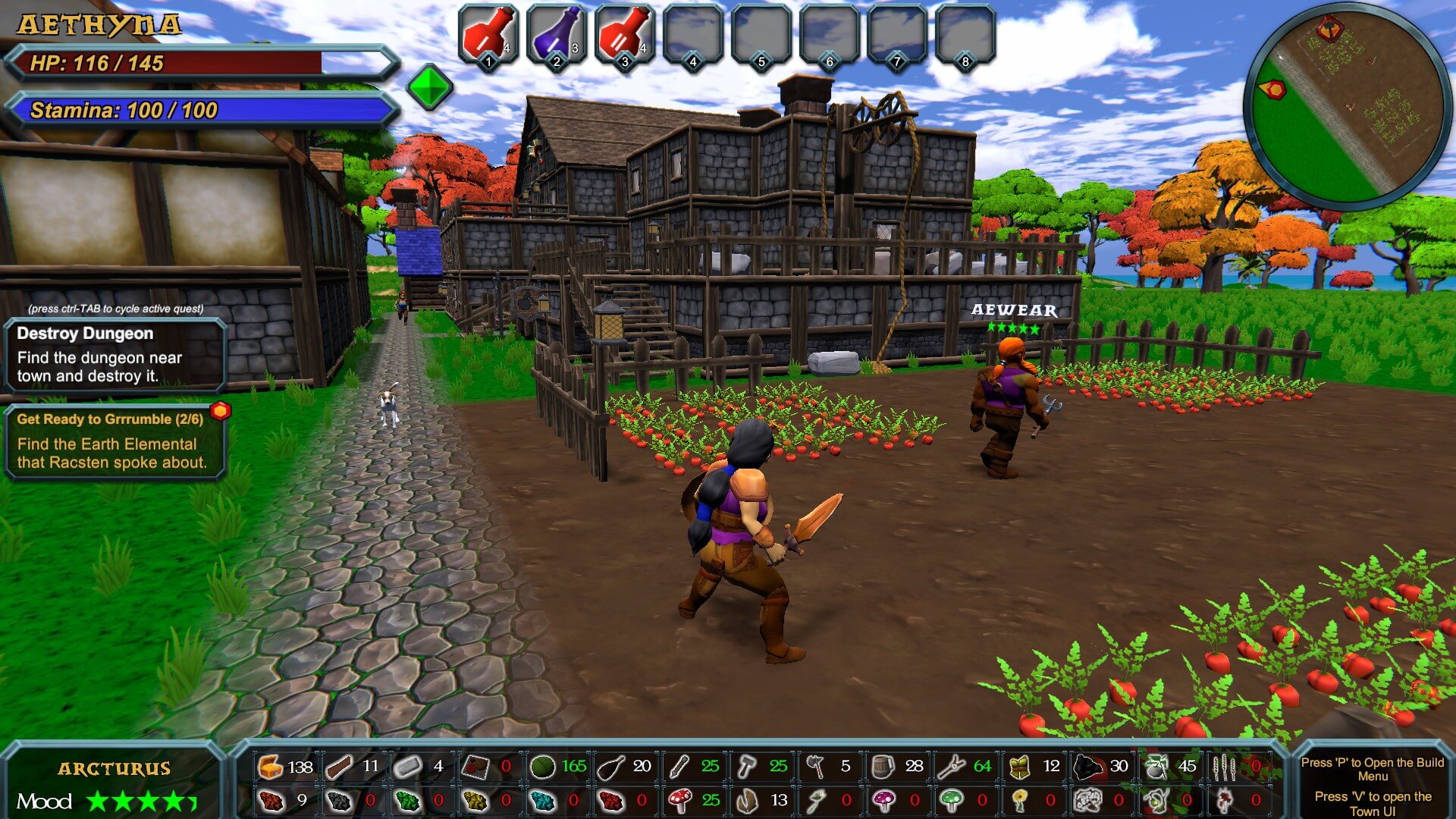Click the gold treasure chest resource icon
The width and height of the screenshot is (1456, 819).
tap(270, 767)
